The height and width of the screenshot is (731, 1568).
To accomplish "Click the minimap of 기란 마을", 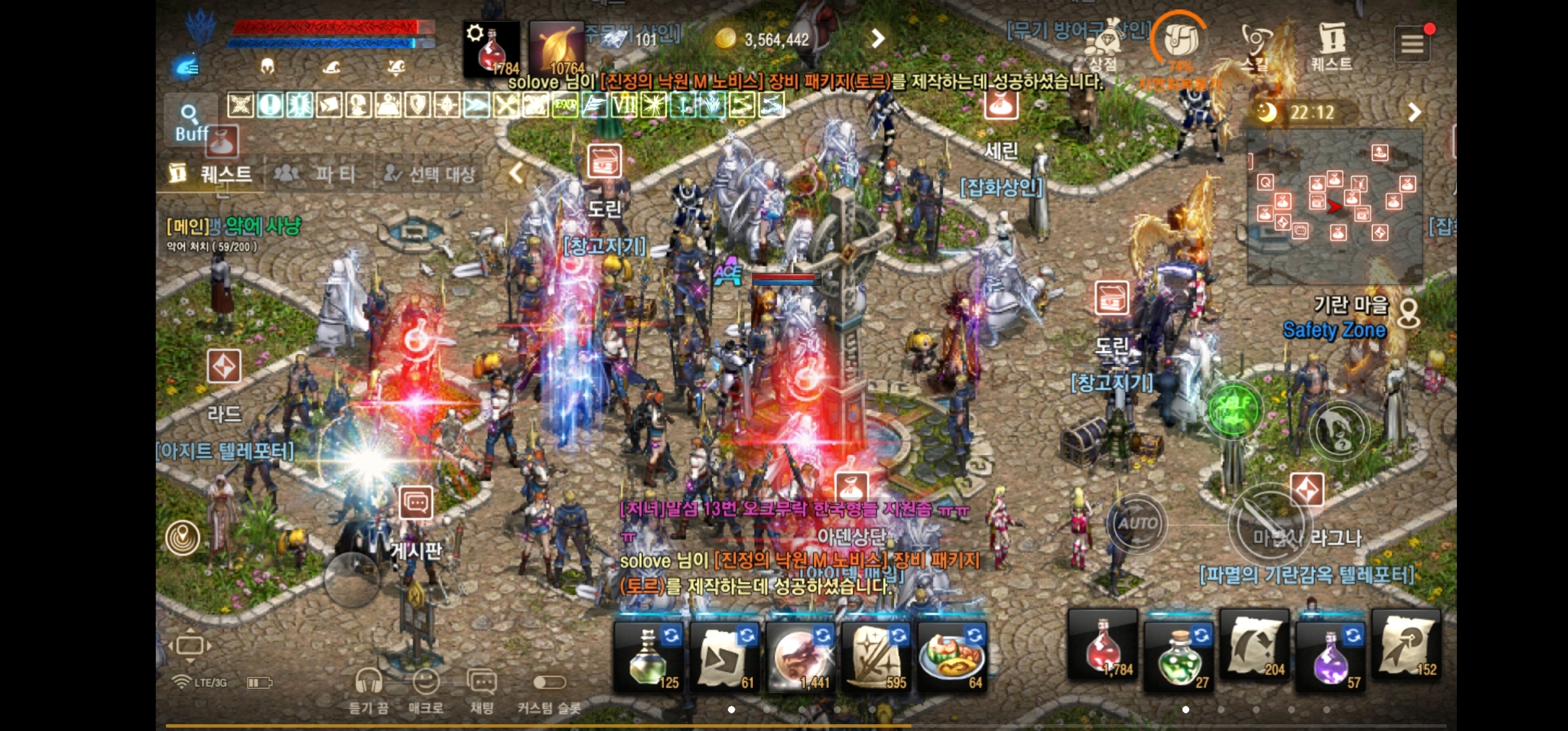I will point(1334,206).
